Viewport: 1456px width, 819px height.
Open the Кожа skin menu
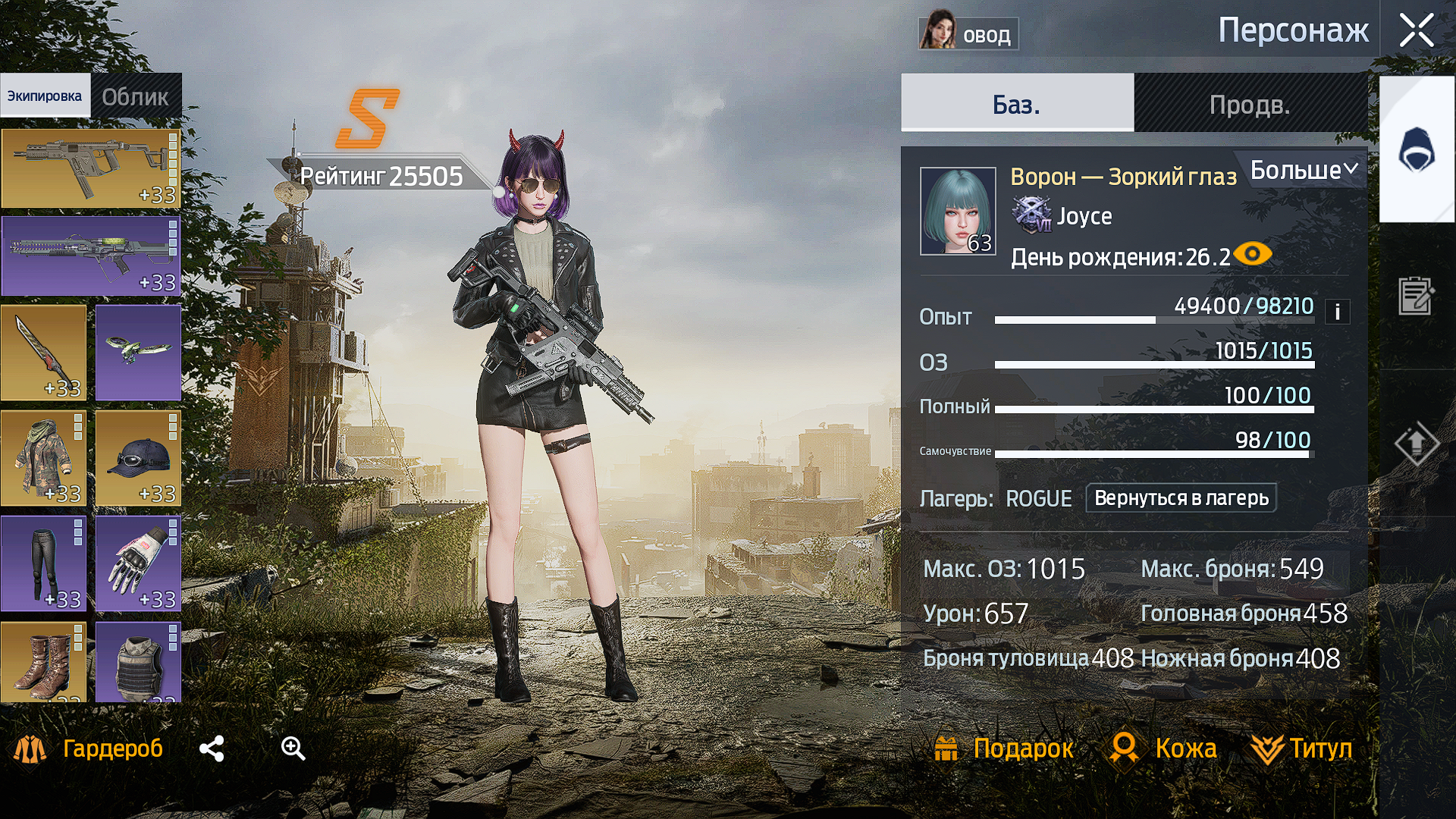pyautogui.click(x=1163, y=748)
